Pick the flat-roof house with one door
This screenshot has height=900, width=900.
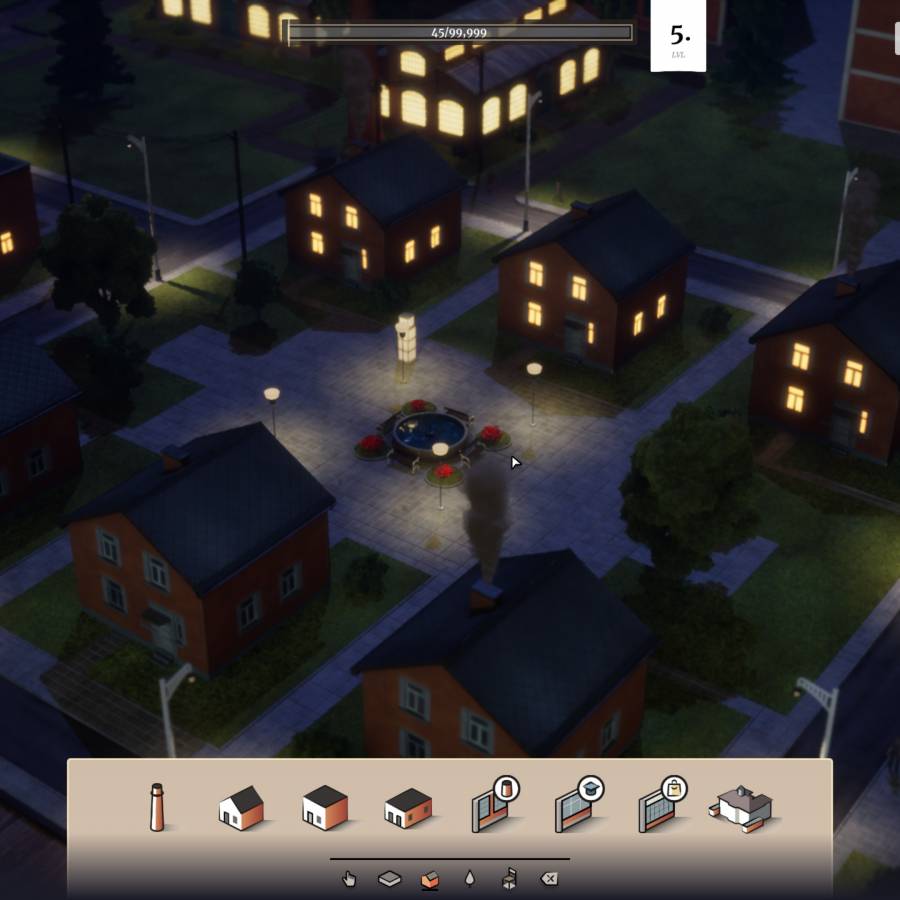click(325, 806)
